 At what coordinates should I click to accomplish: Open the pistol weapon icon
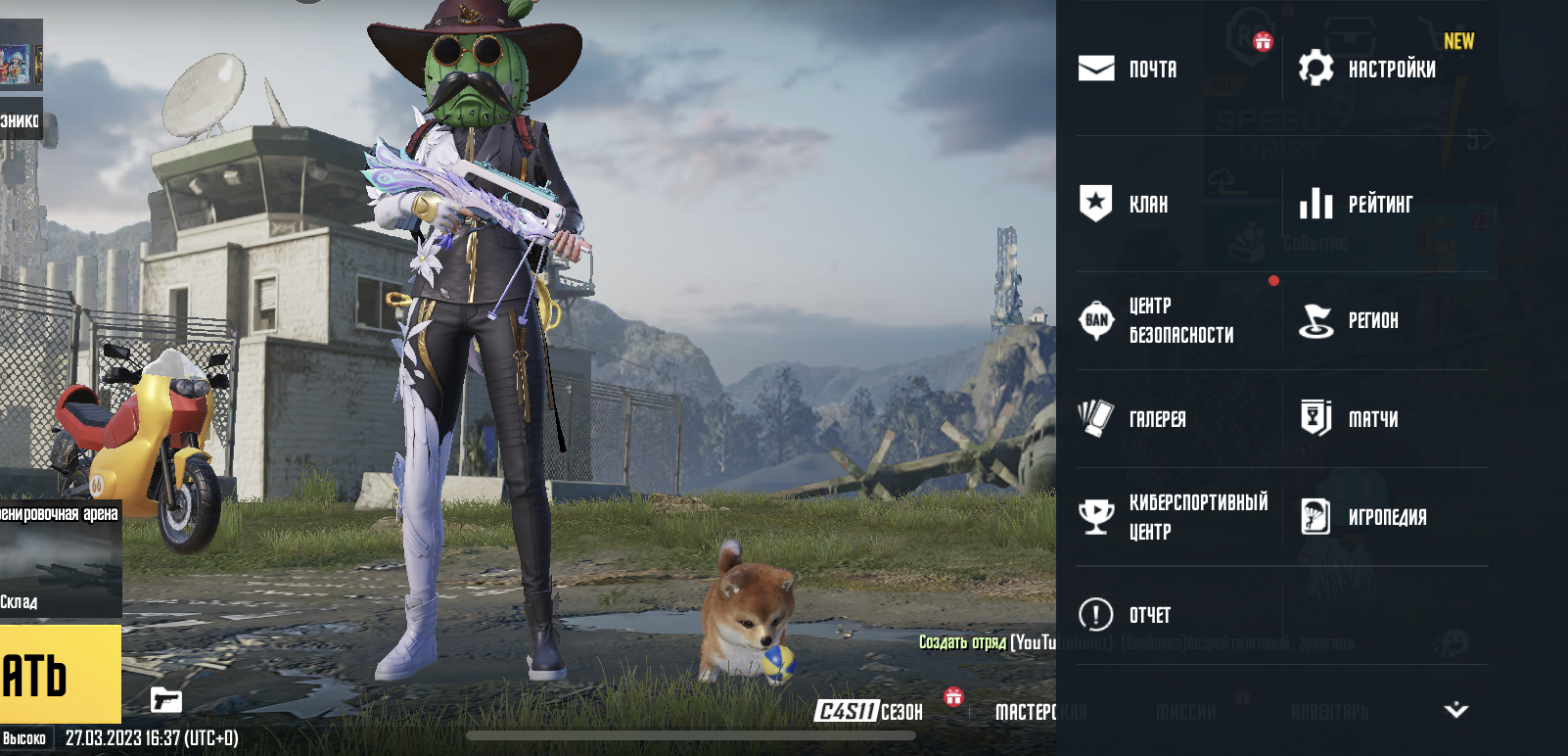pyautogui.click(x=166, y=700)
